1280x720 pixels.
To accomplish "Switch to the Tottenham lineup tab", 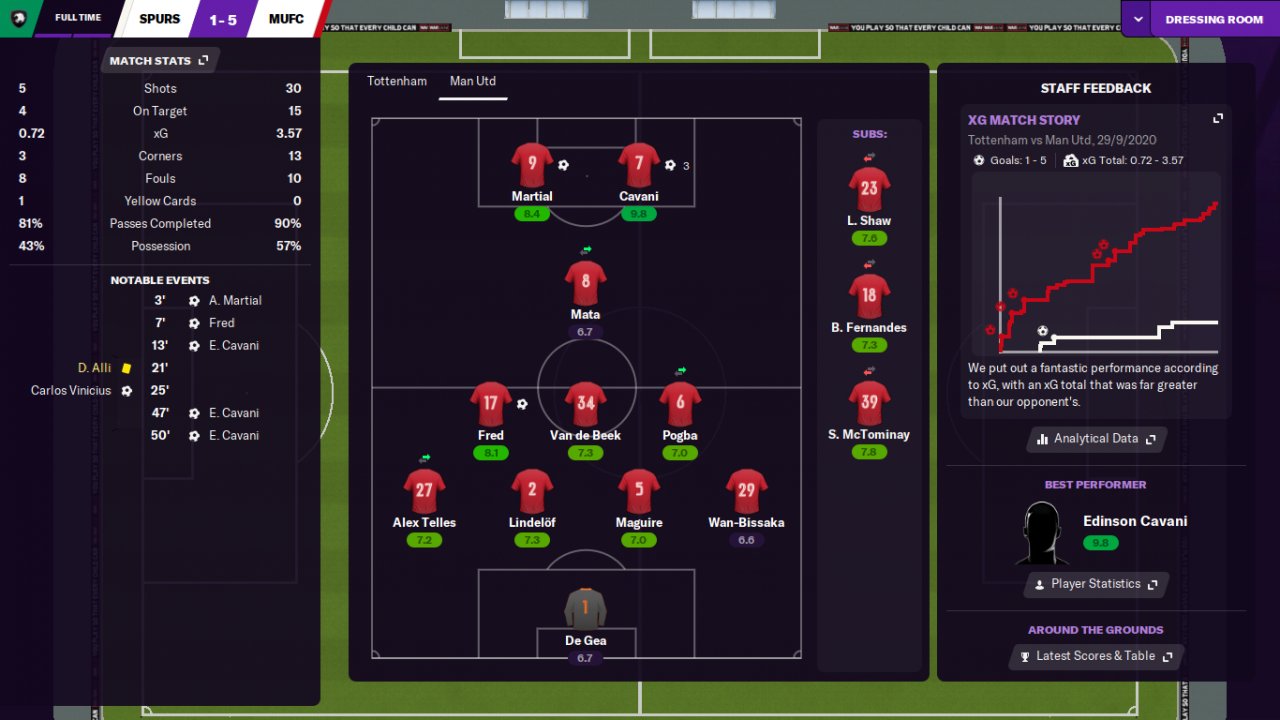I will [x=397, y=81].
